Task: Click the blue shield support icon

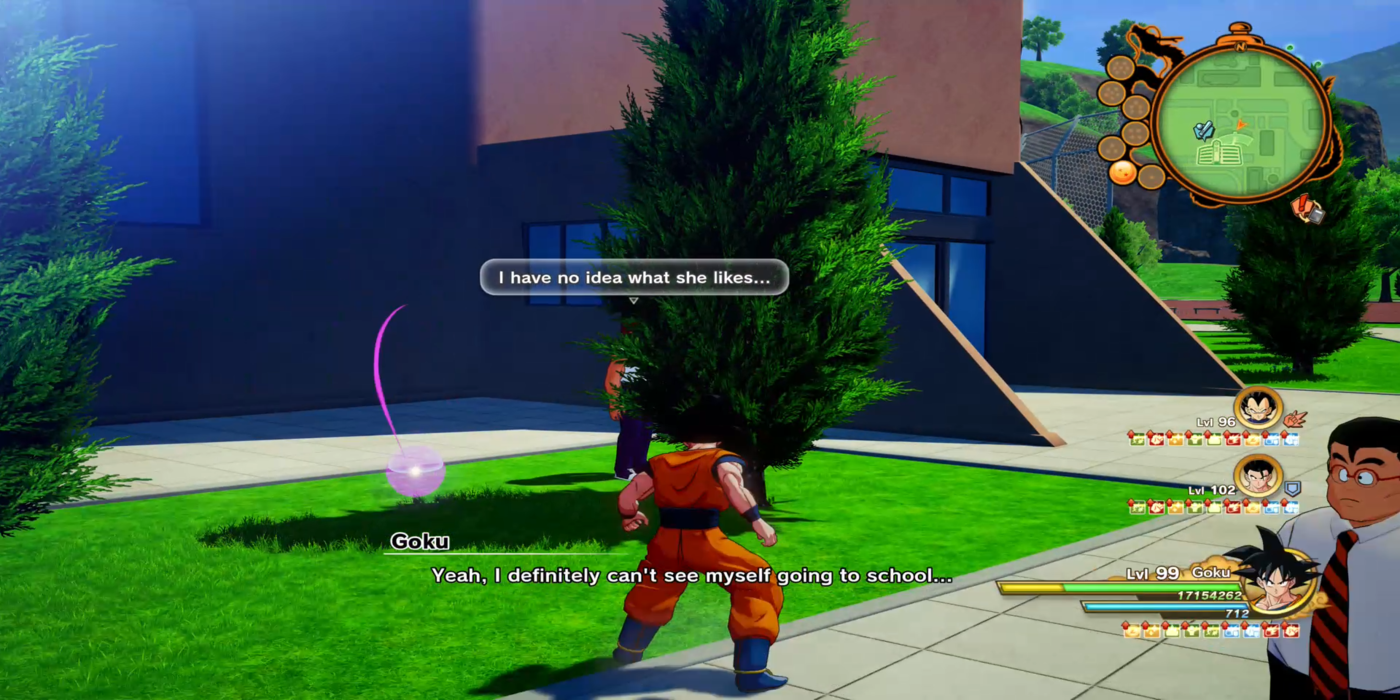Action: click(1292, 489)
